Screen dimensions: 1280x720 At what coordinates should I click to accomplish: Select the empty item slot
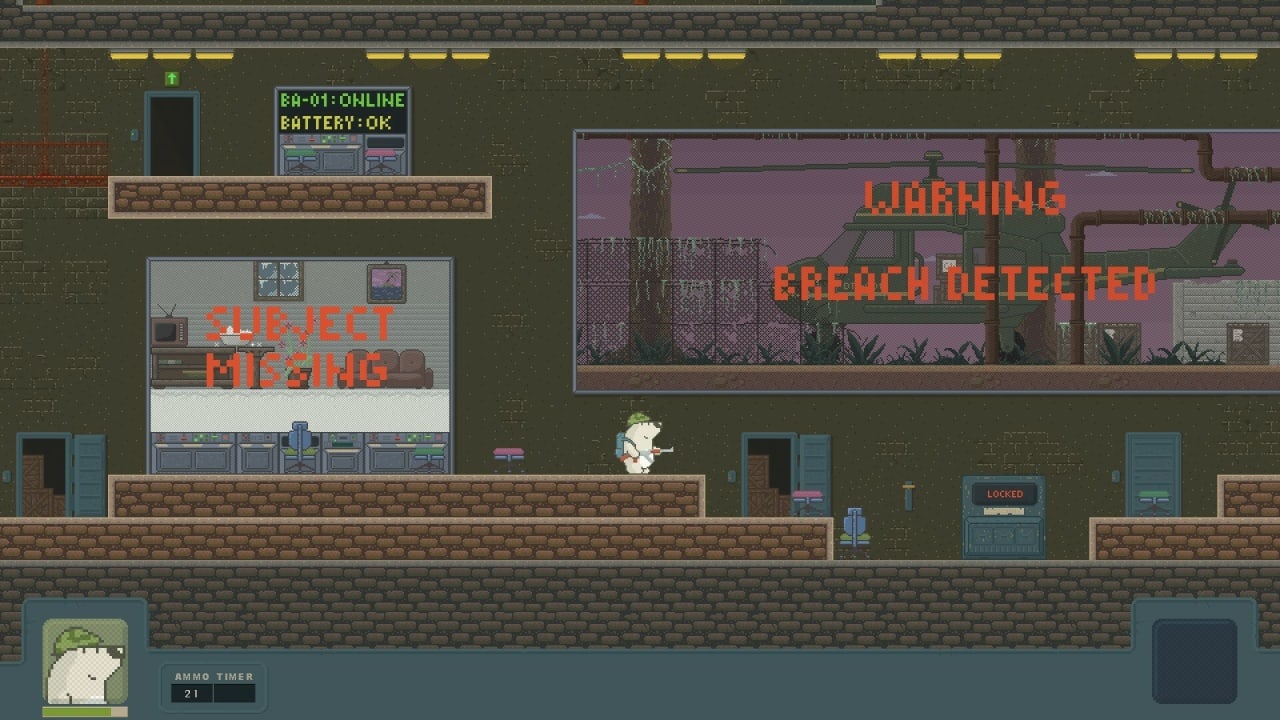[x=1194, y=660]
